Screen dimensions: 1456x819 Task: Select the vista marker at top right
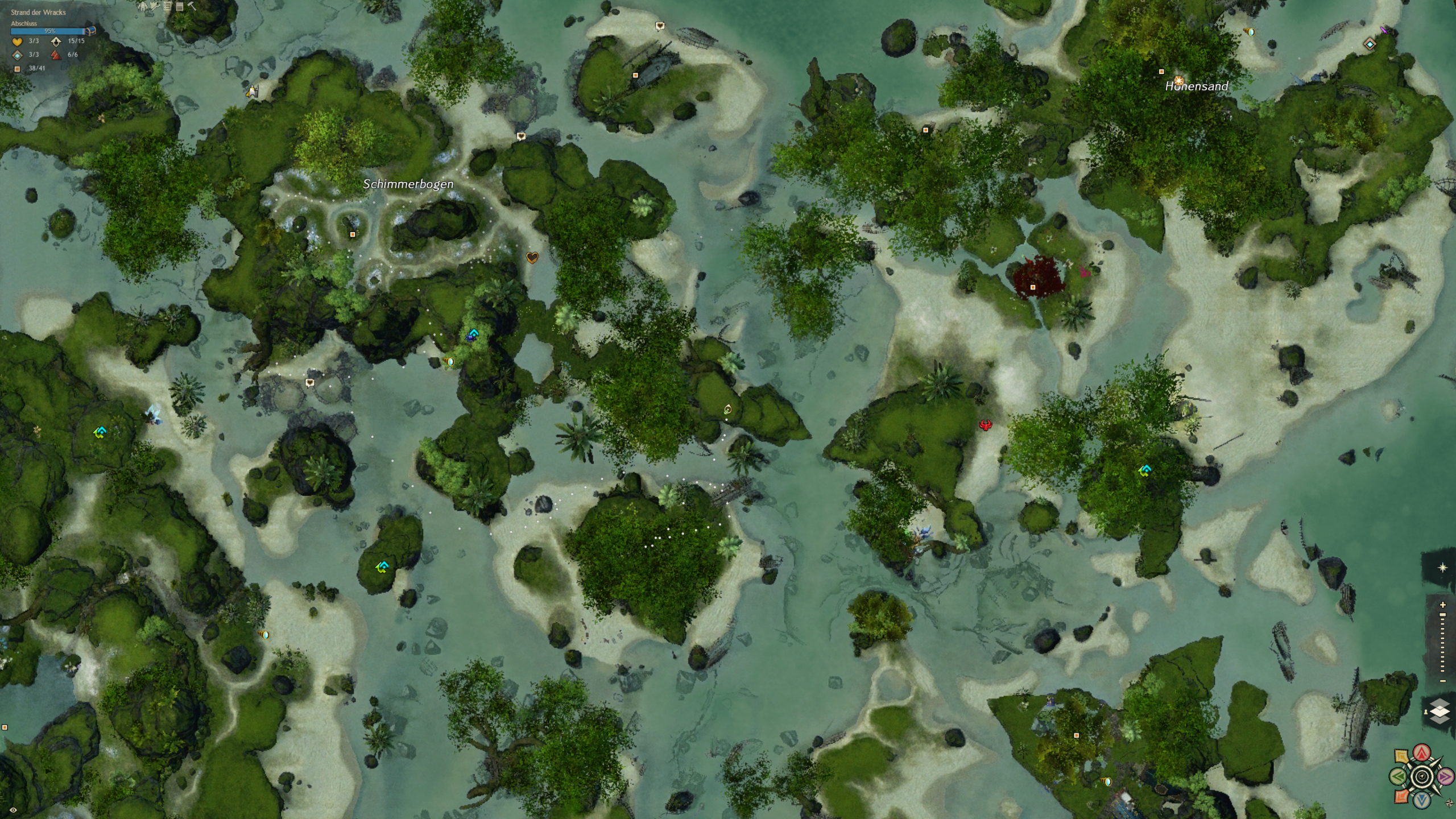coord(1370,44)
